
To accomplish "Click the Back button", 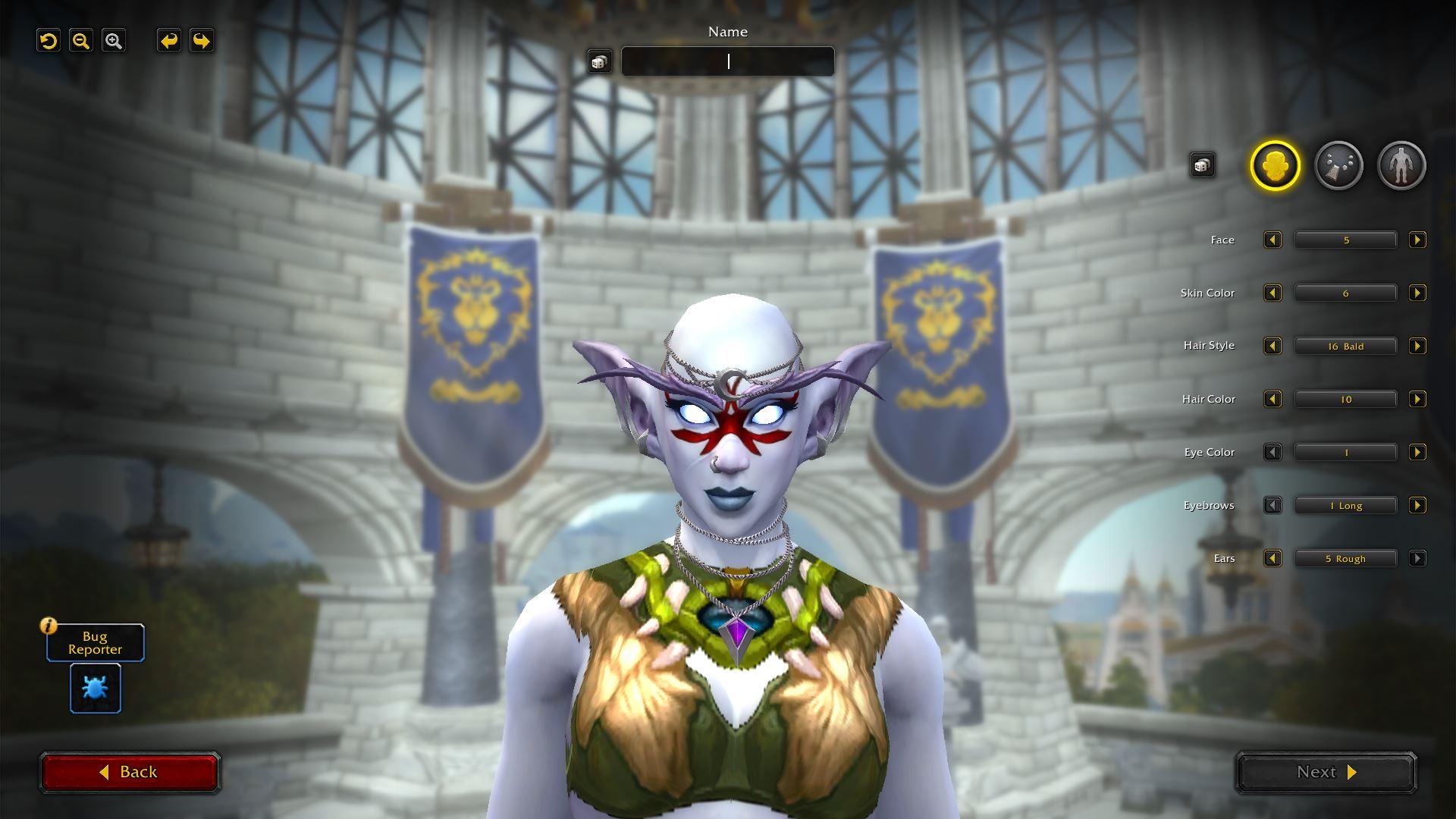I will pyautogui.click(x=130, y=772).
